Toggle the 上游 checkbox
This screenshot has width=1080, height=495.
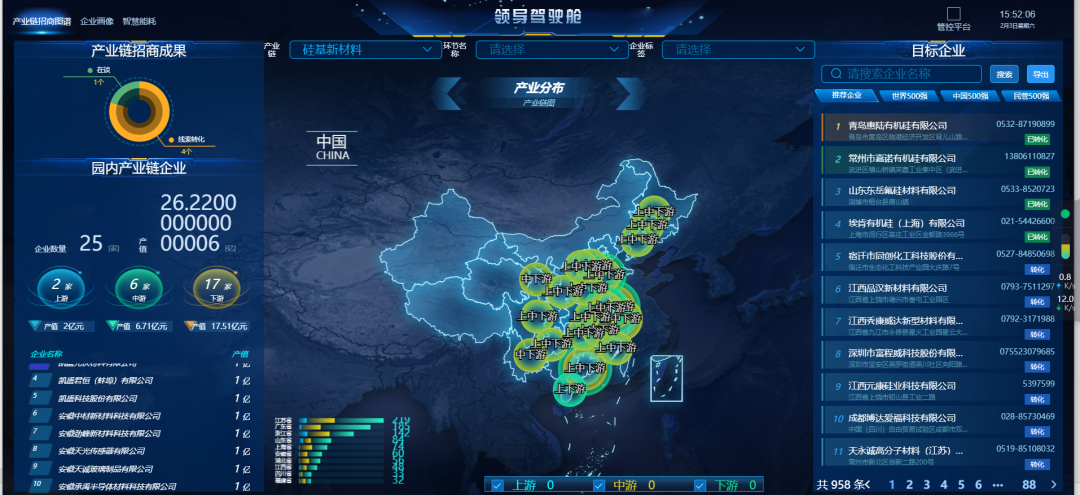click(498, 486)
